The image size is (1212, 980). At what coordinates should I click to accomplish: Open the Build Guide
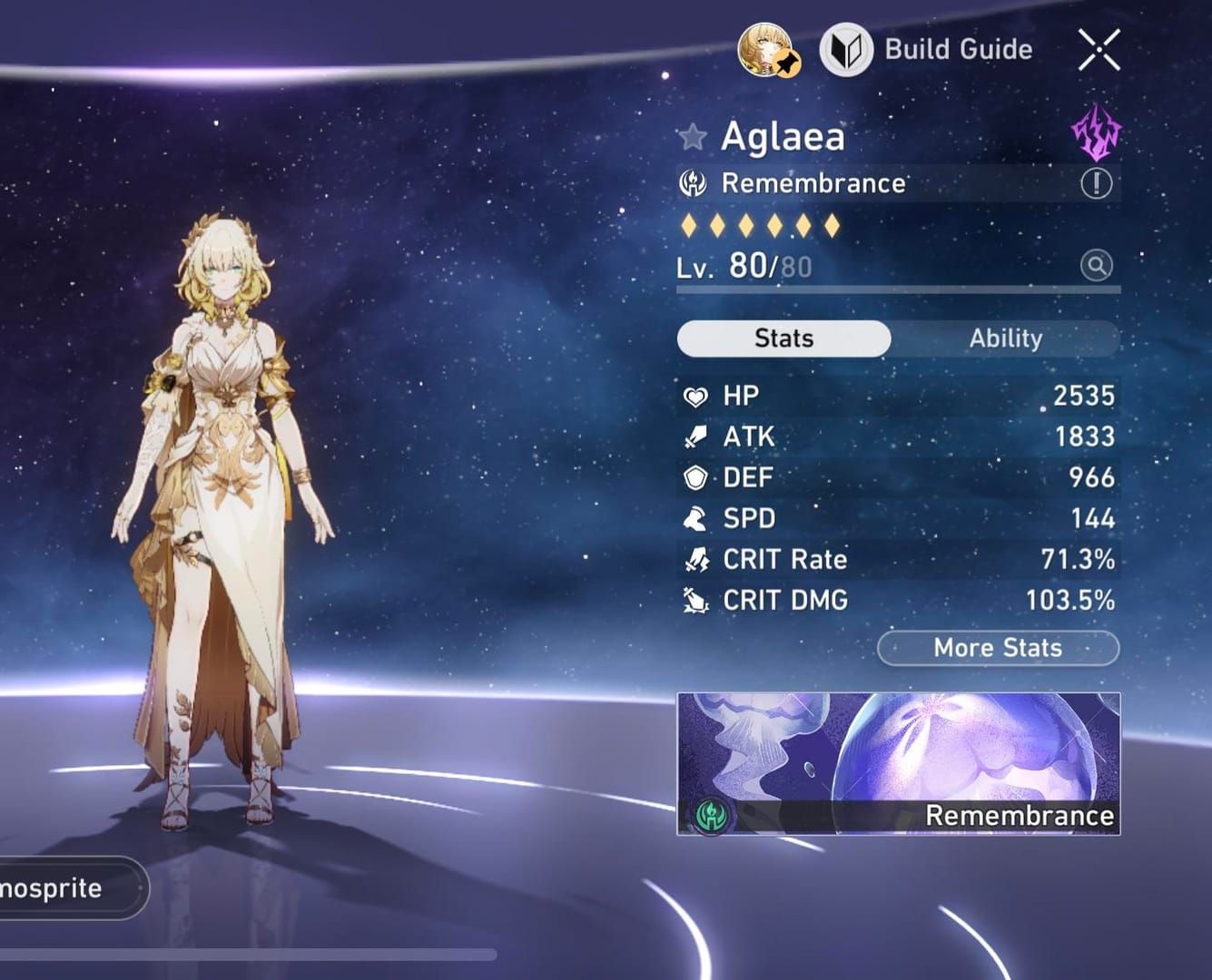click(927, 50)
